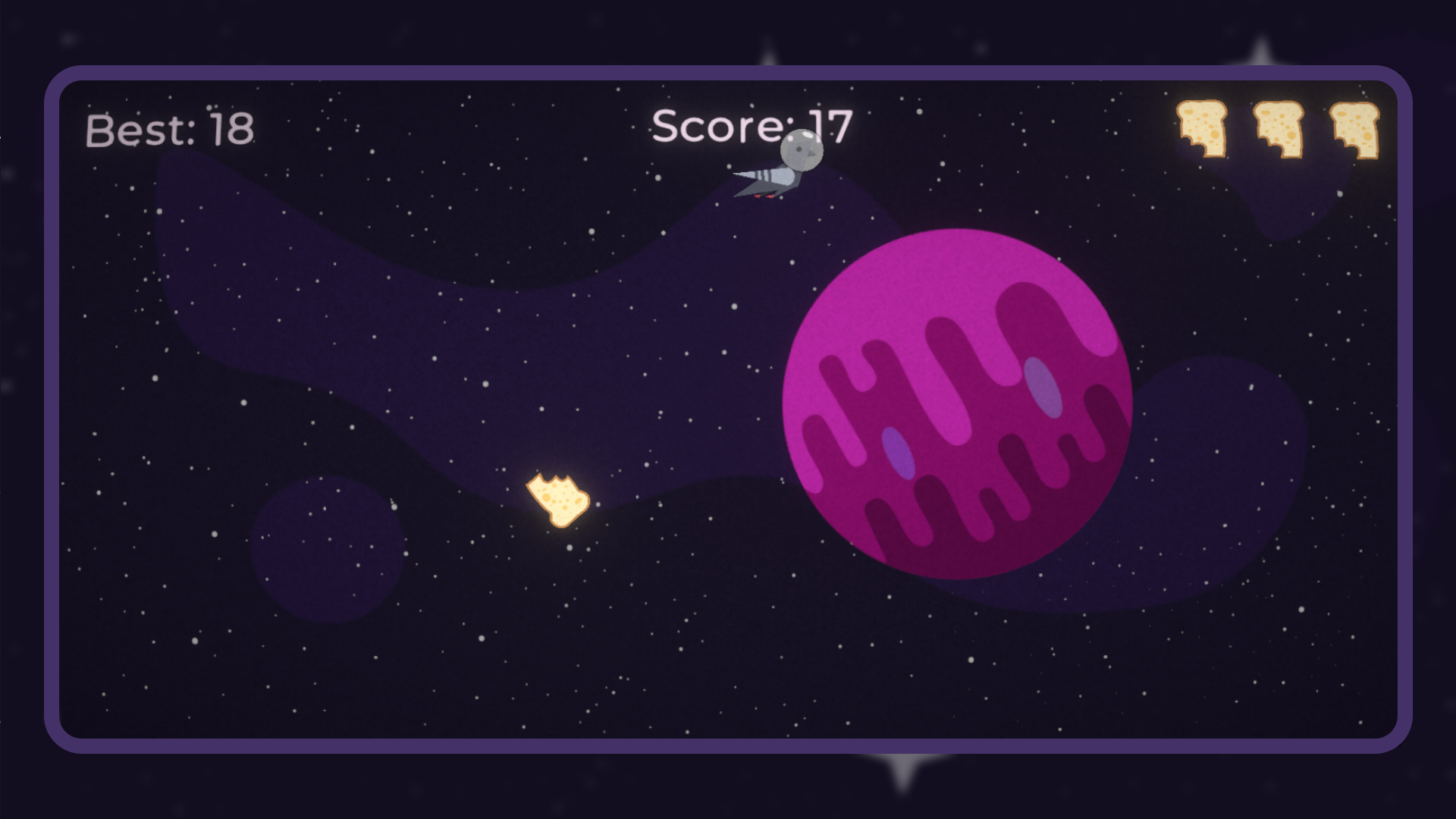Tap the pigeon's red feet
Screen dimensions: 1456x819
coord(762,196)
